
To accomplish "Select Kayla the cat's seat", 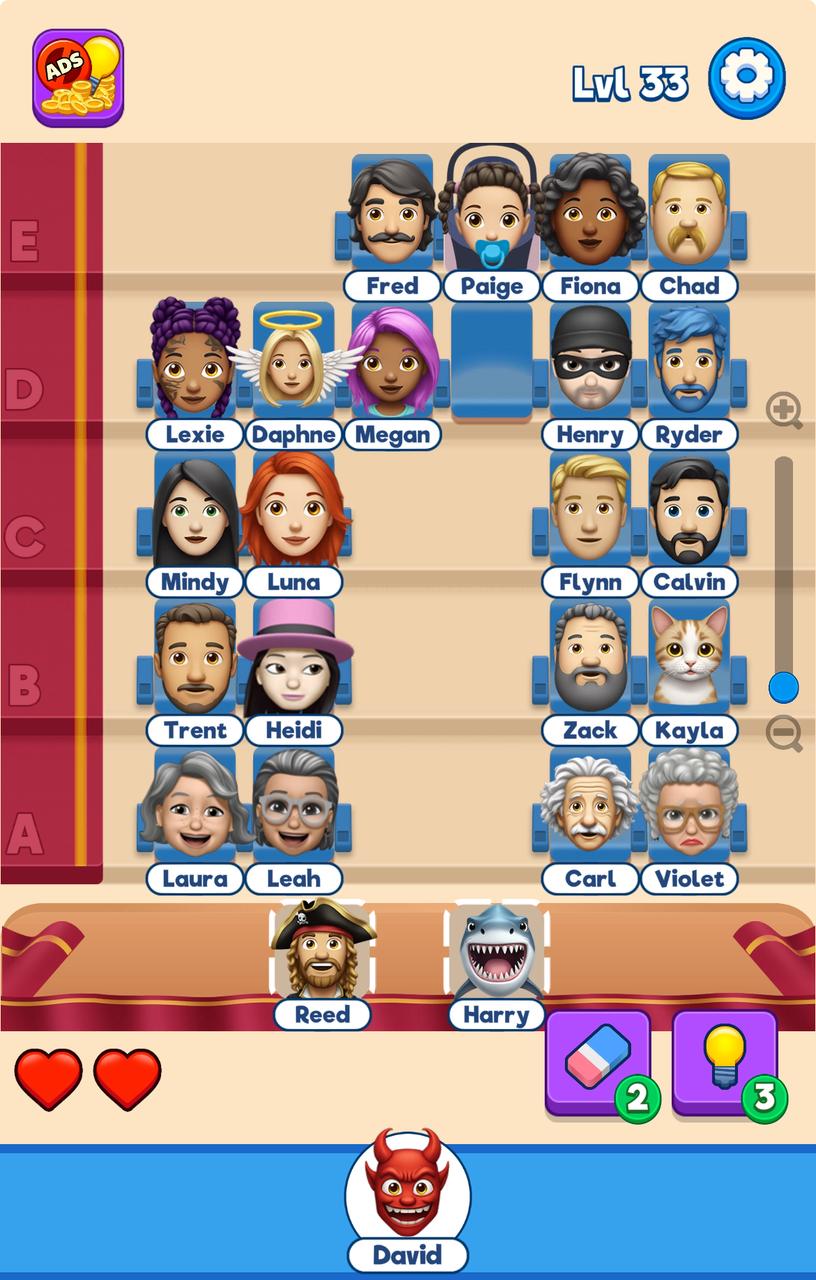I will 688,660.
